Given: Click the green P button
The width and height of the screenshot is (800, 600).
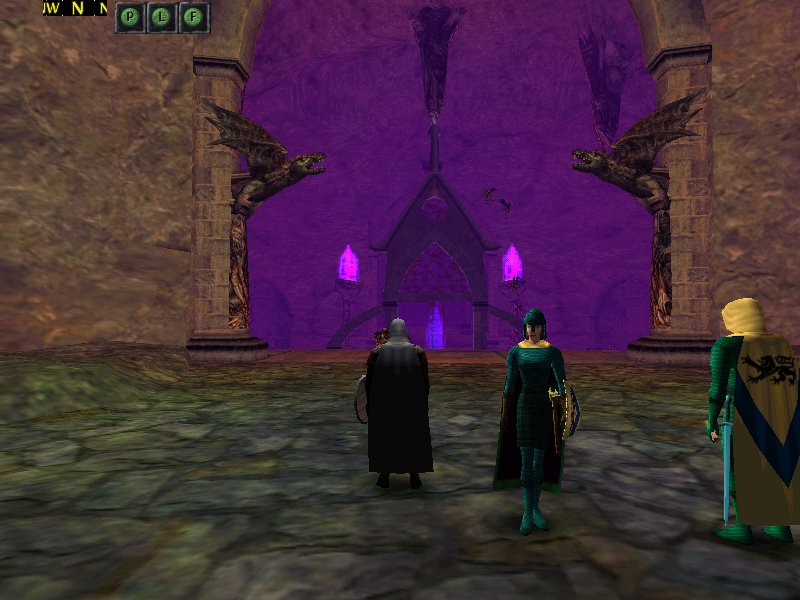Looking at the screenshot, I should coord(129,17).
